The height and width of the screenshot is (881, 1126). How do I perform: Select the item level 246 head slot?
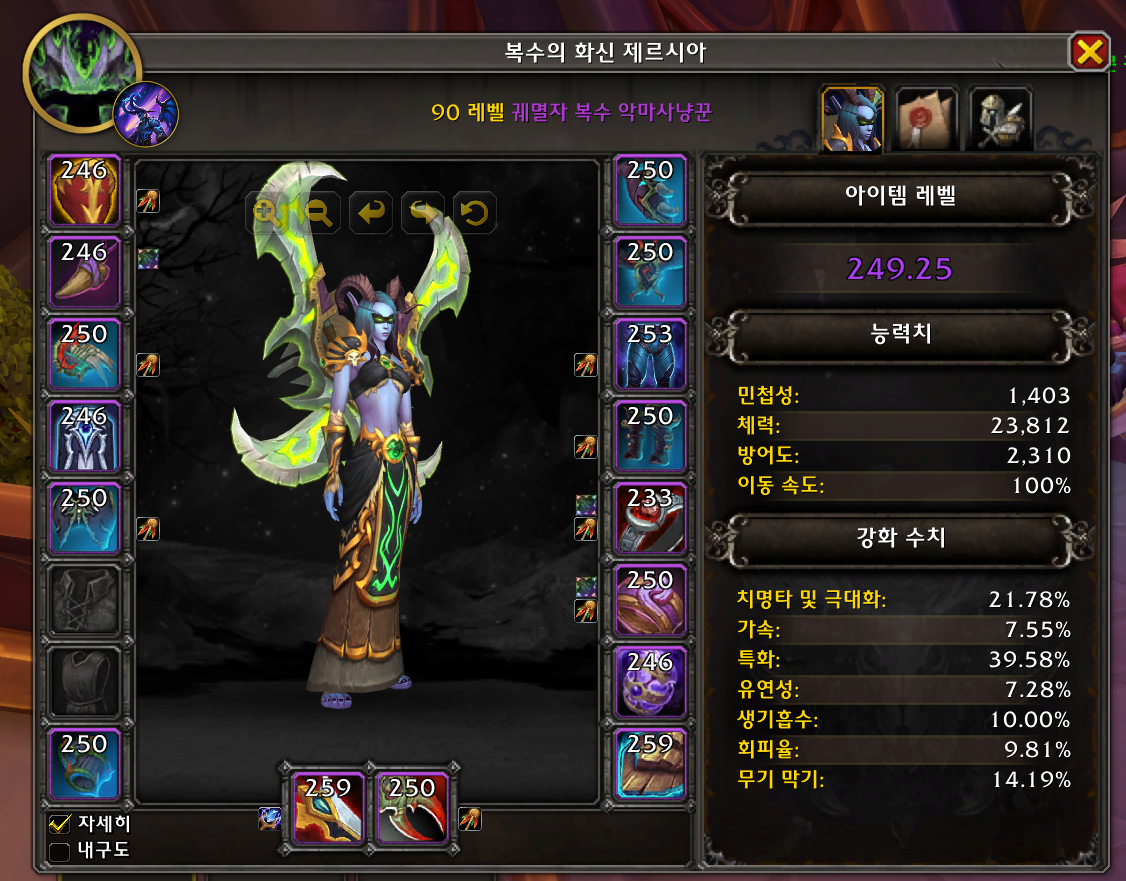[85, 190]
